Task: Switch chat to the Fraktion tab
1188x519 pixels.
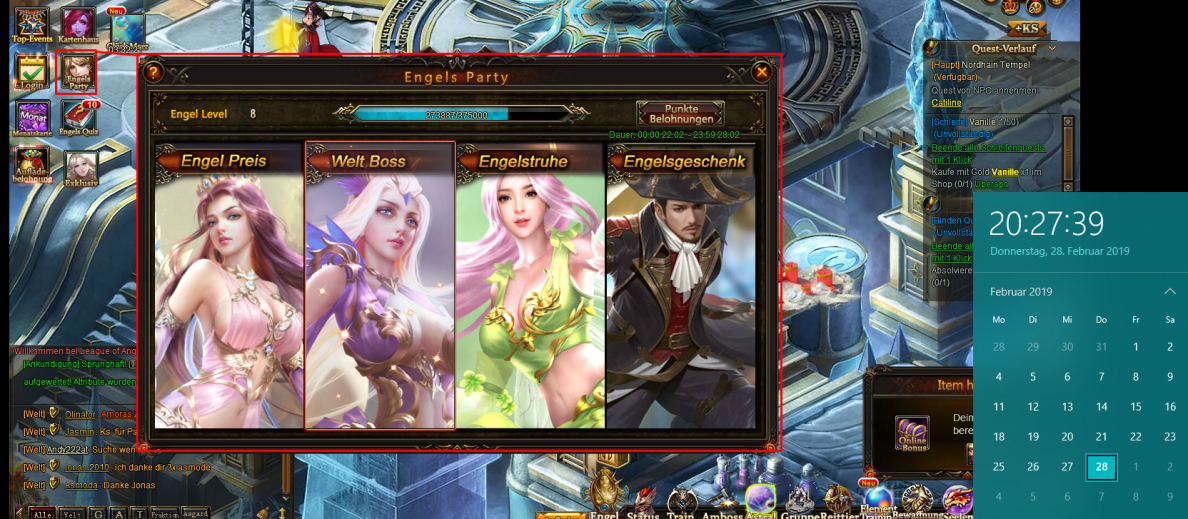Action: [x=166, y=513]
